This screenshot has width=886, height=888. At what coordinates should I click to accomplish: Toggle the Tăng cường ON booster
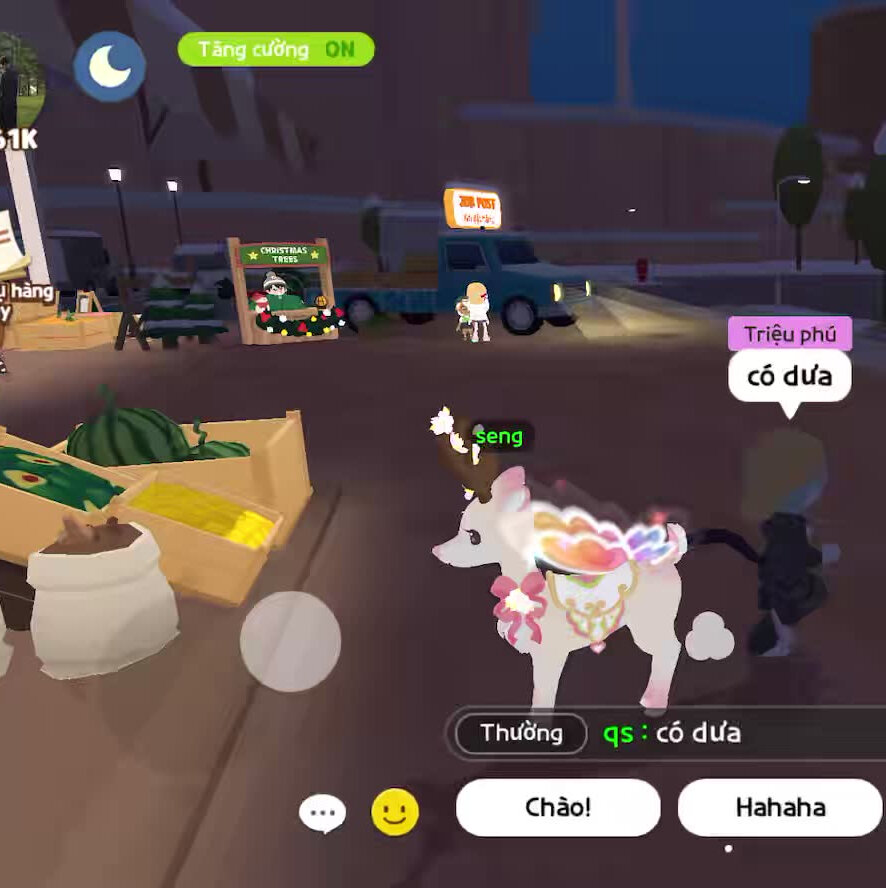[276, 49]
